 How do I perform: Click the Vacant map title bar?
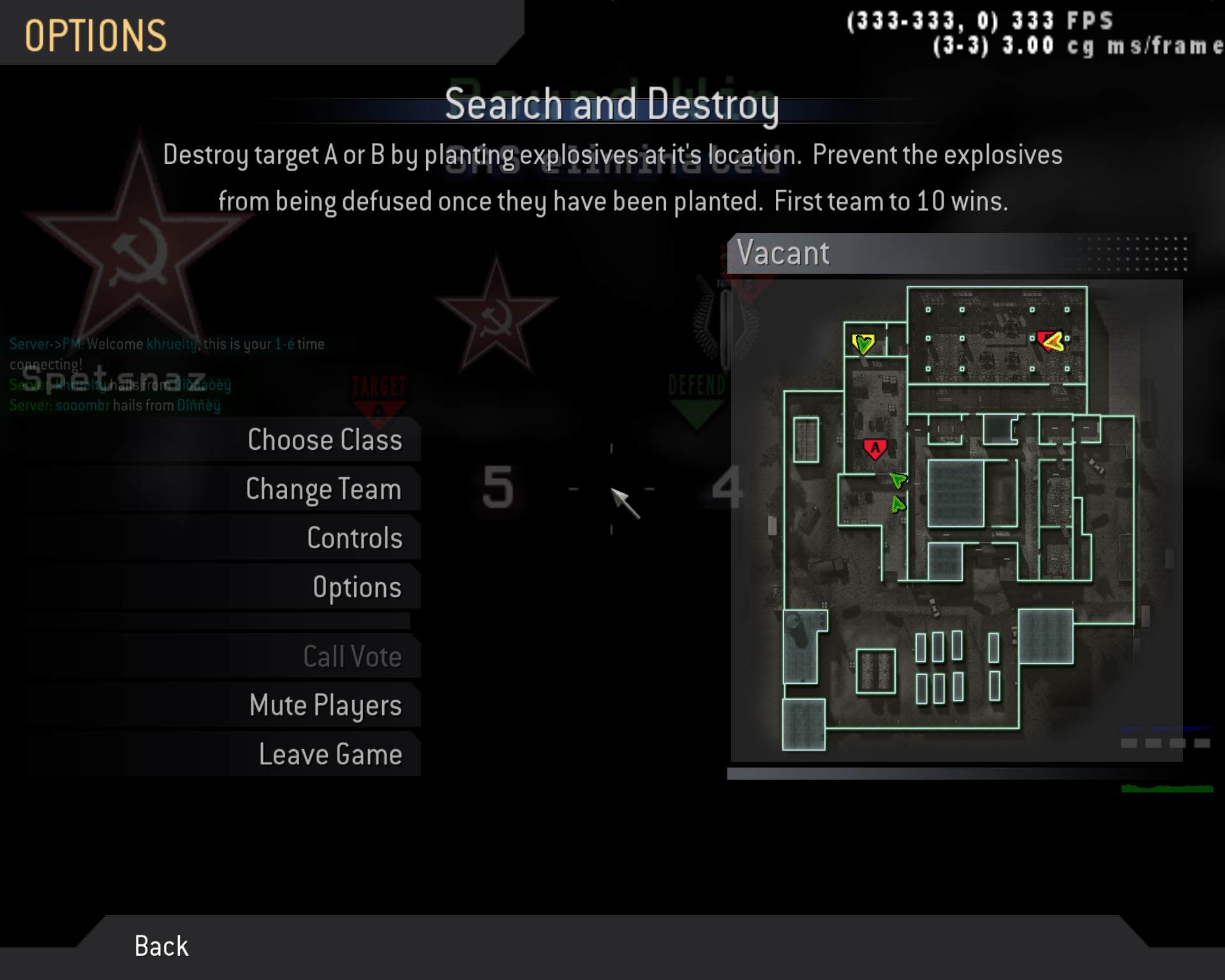tap(783, 253)
